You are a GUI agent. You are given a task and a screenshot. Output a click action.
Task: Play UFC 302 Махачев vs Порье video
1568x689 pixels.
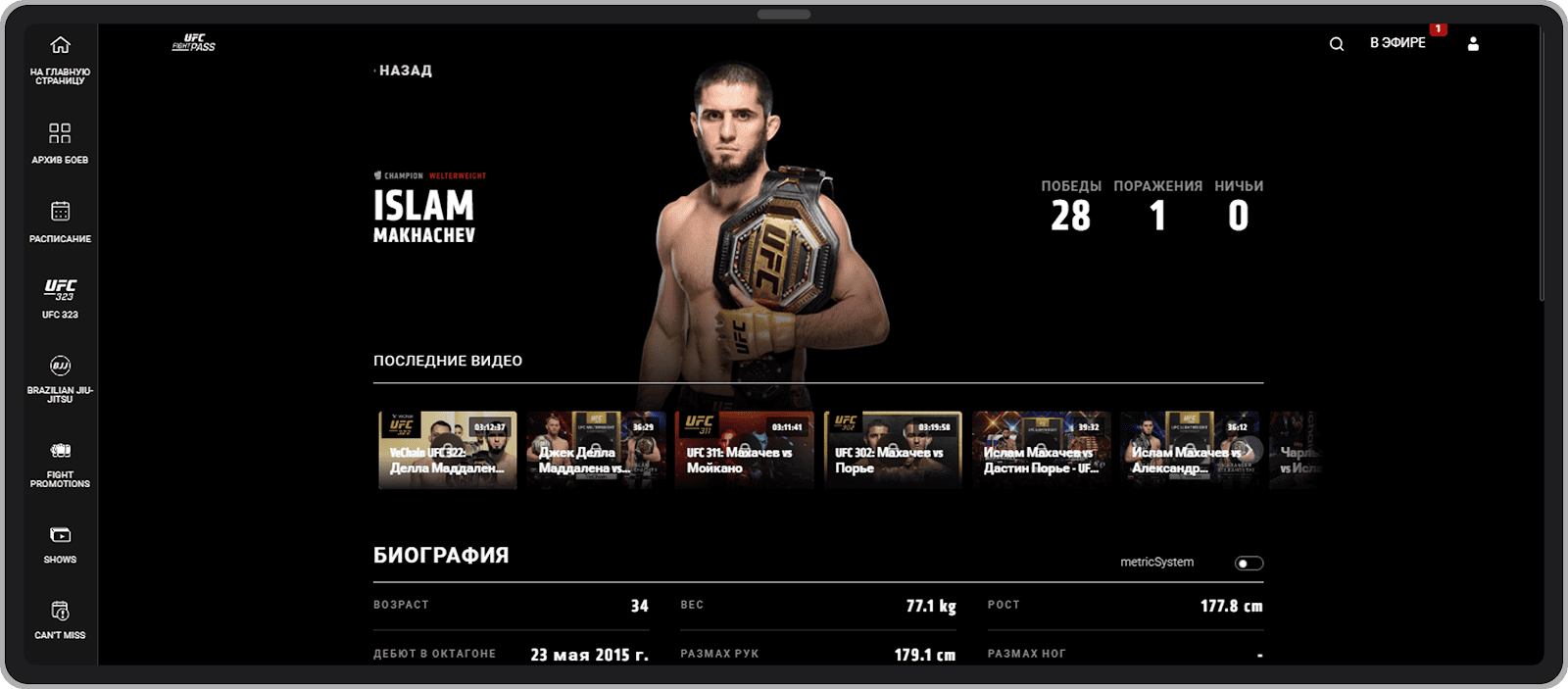[x=893, y=450]
